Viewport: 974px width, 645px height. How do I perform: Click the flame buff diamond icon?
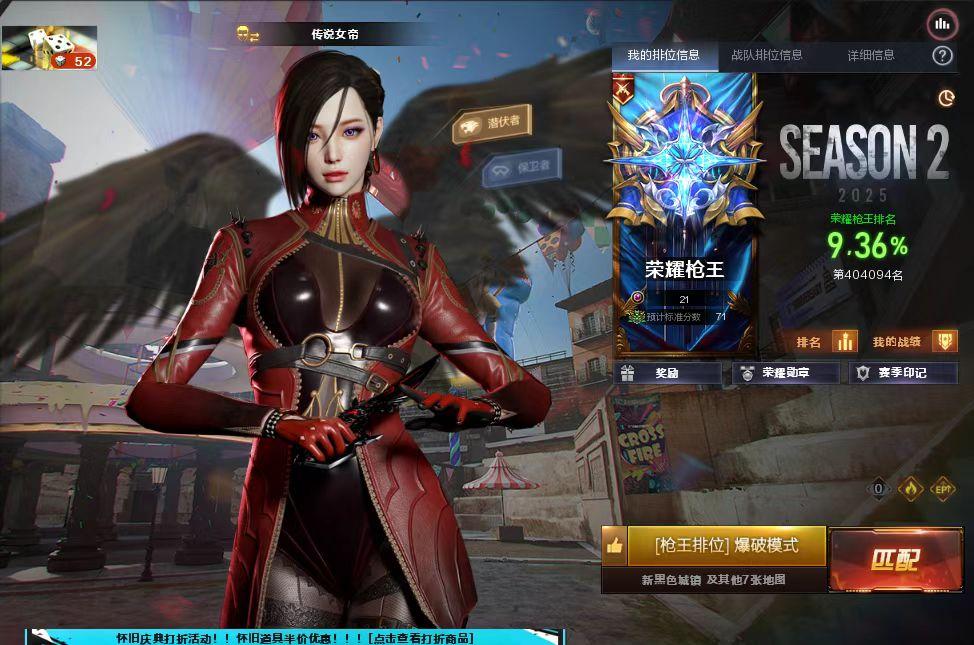[910, 489]
